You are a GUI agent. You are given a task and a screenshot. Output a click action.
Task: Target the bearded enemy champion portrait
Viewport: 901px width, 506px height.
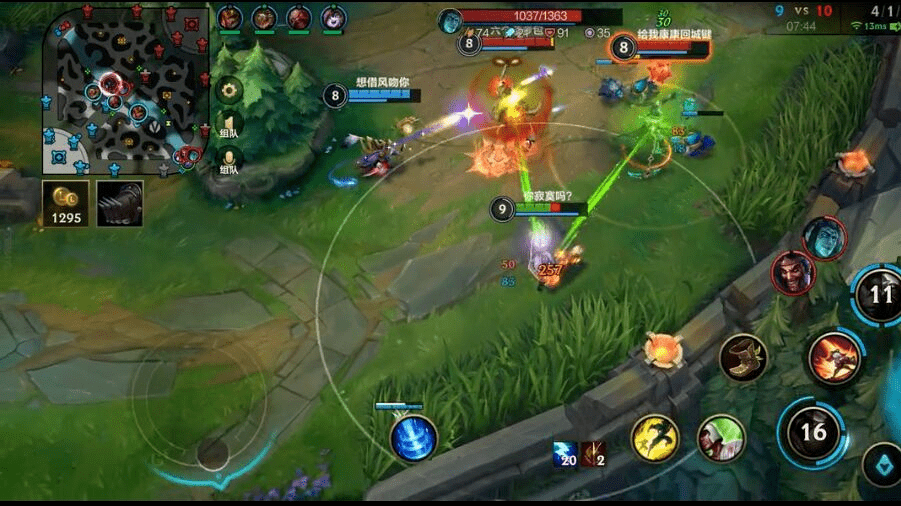[x=793, y=272]
